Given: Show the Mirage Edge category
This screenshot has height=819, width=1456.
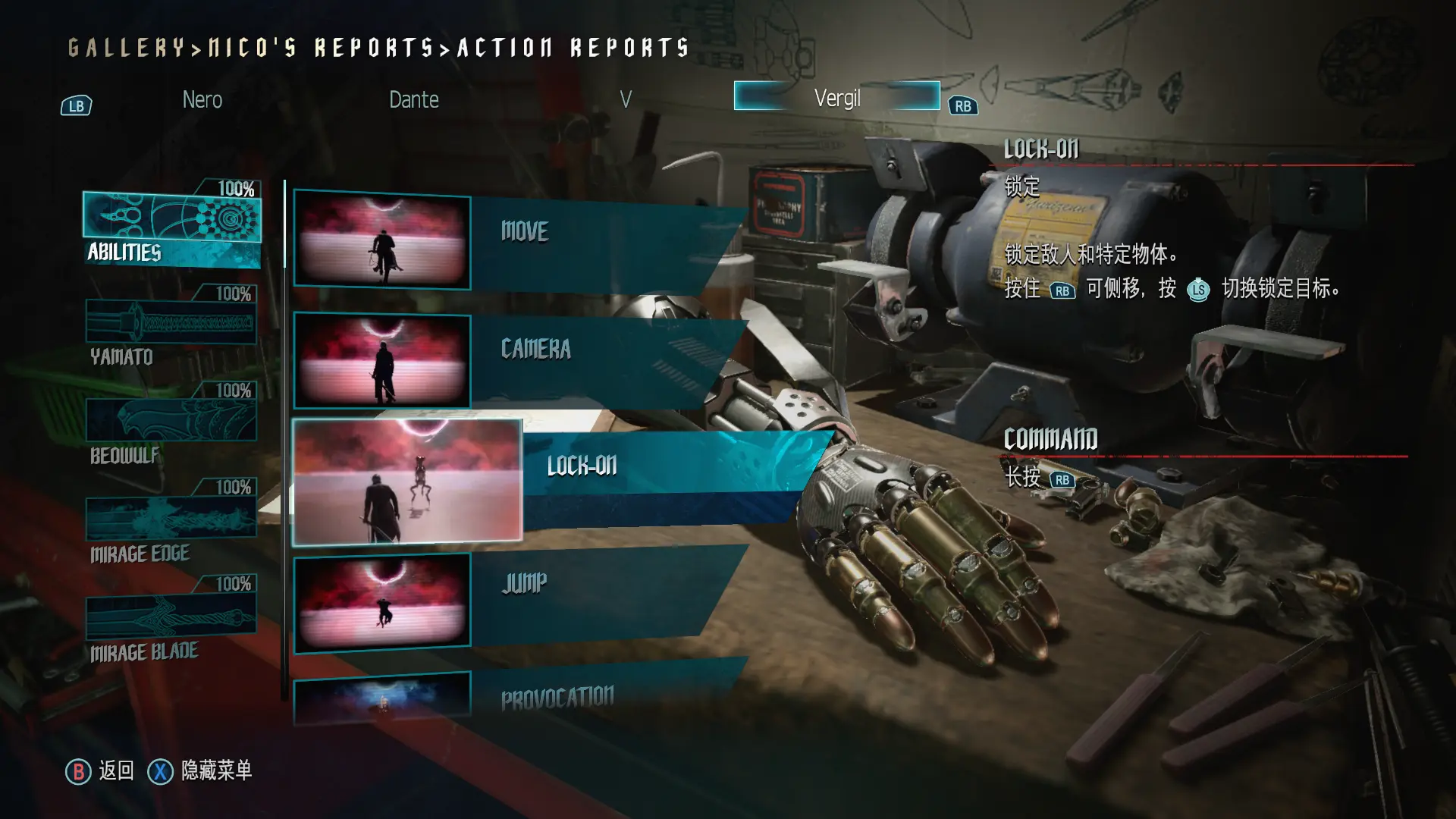Looking at the screenshot, I should [x=171, y=526].
